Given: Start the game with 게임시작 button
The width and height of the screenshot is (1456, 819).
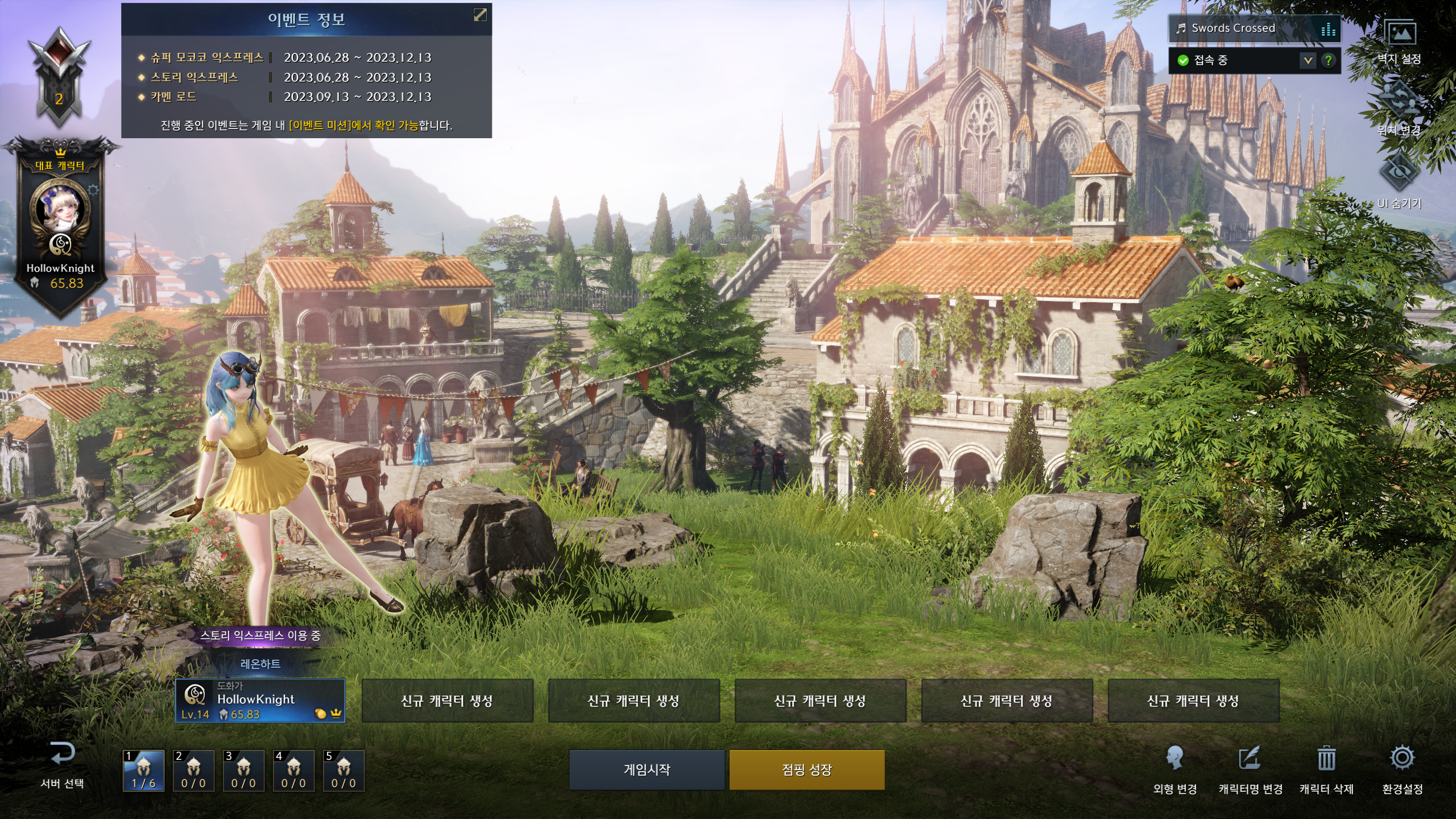Looking at the screenshot, I should 647,770.
